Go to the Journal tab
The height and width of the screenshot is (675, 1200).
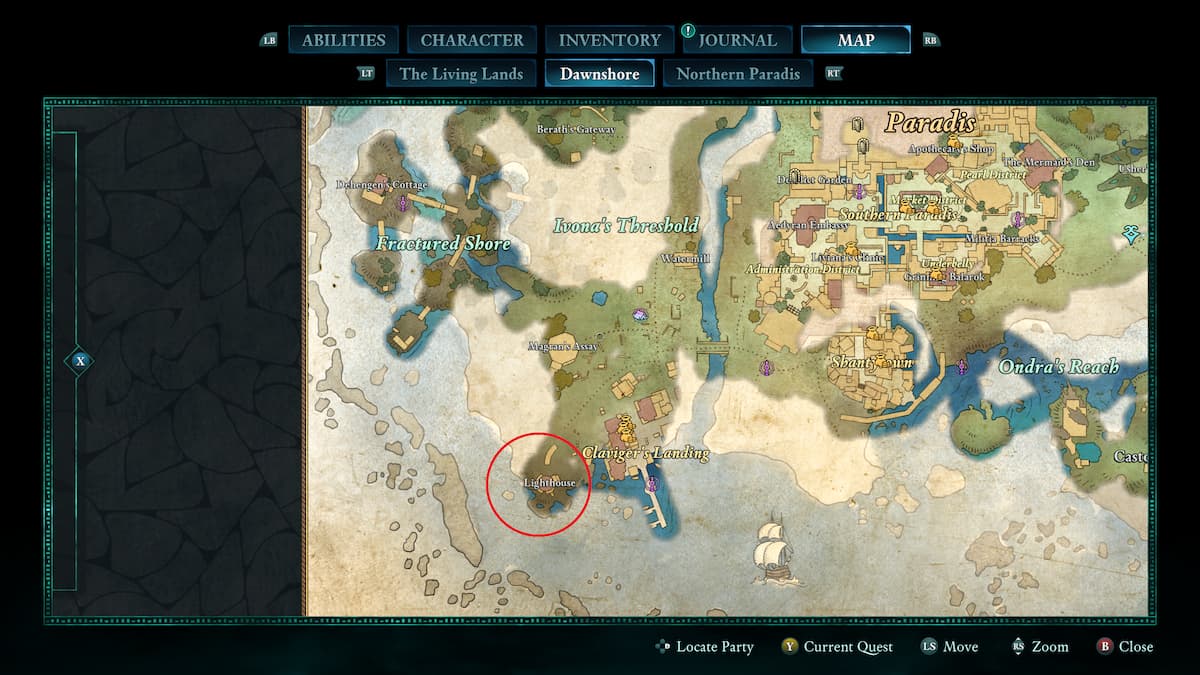coord(737,40)
